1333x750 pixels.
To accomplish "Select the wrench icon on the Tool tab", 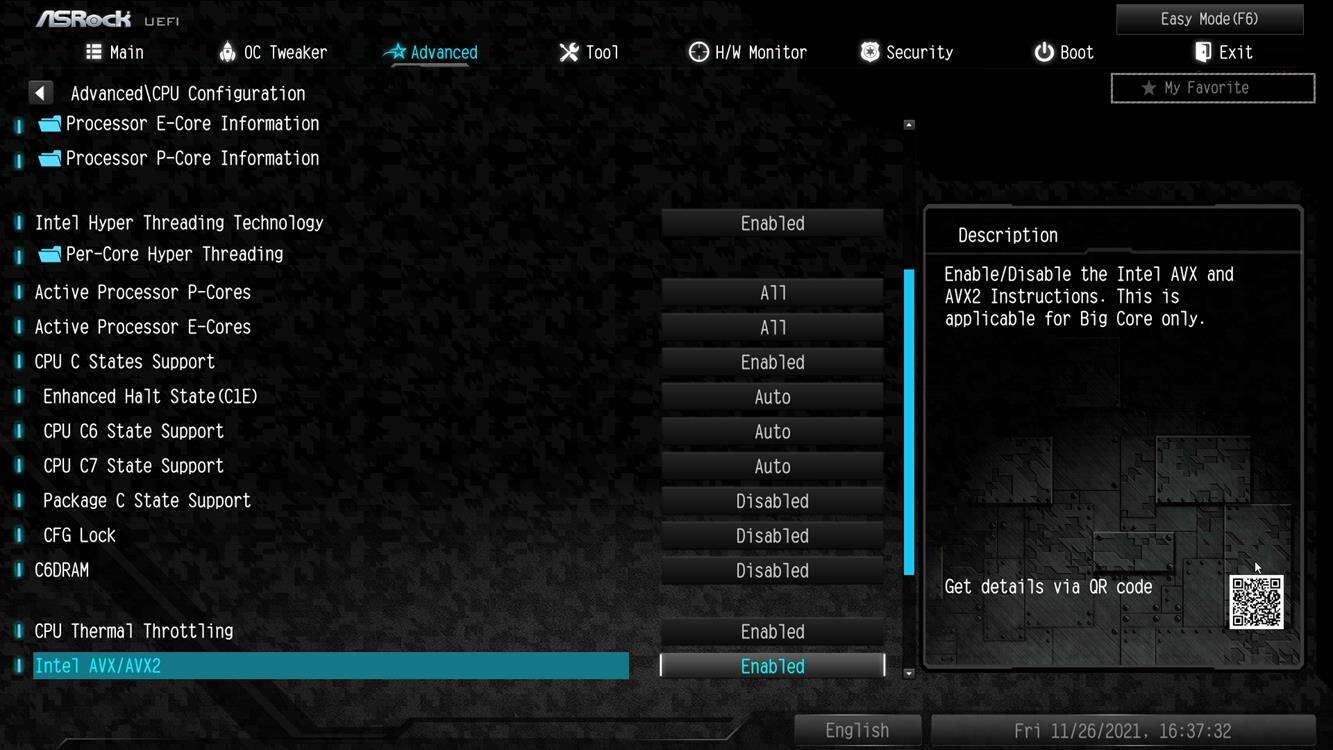I will (x=568, y=51).
